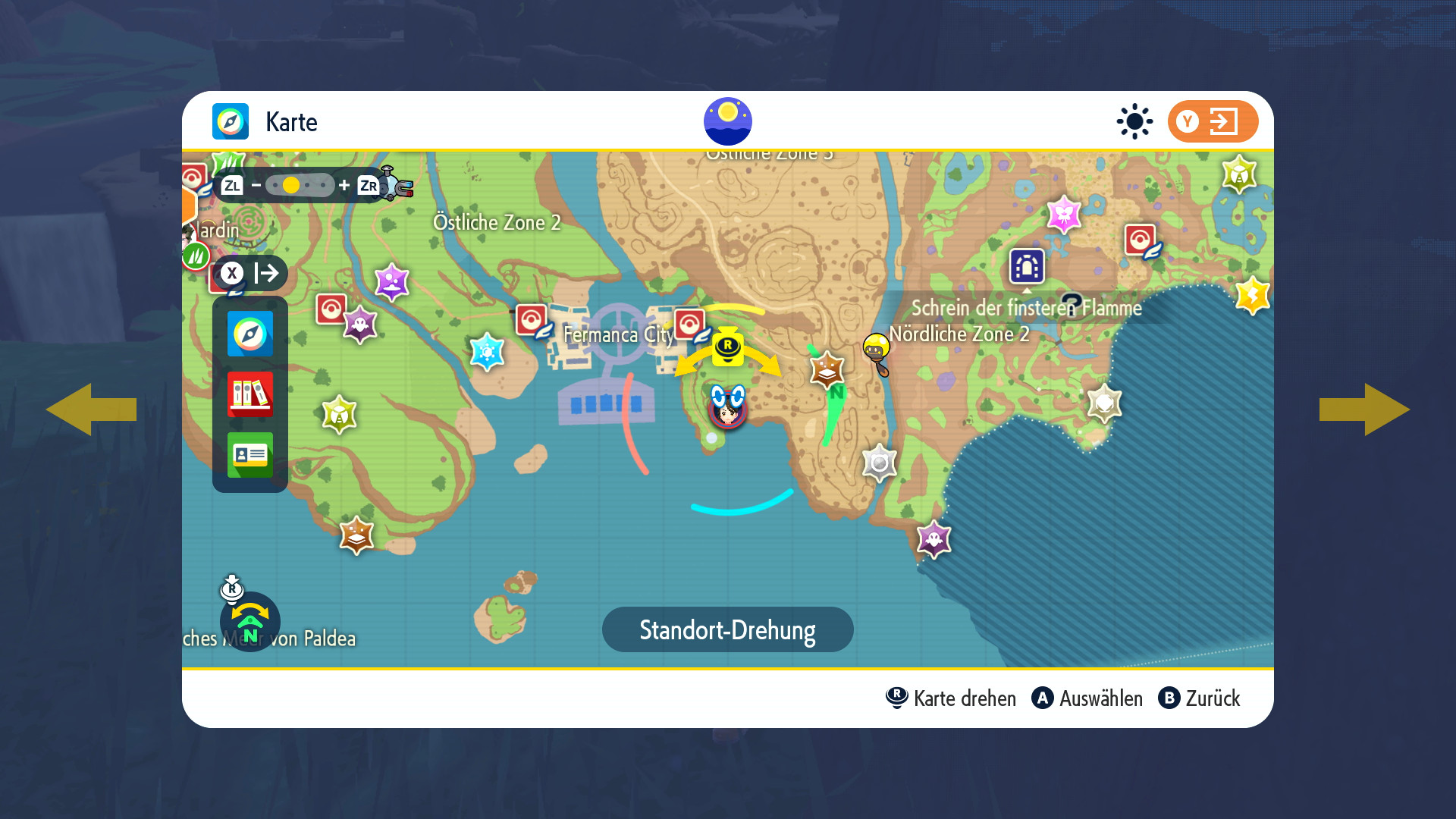Viewport: 1456px width, 819px height.
Task: Select the Schrein der finsteren Flamme marker
Action: 1027,266
